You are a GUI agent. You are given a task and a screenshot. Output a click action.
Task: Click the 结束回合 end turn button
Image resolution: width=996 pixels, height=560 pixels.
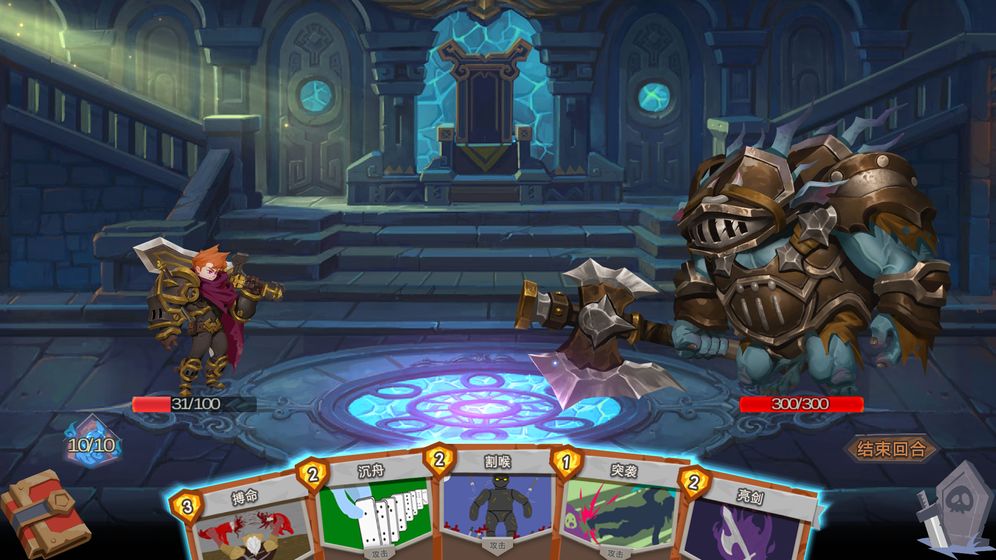pos(892,448)
